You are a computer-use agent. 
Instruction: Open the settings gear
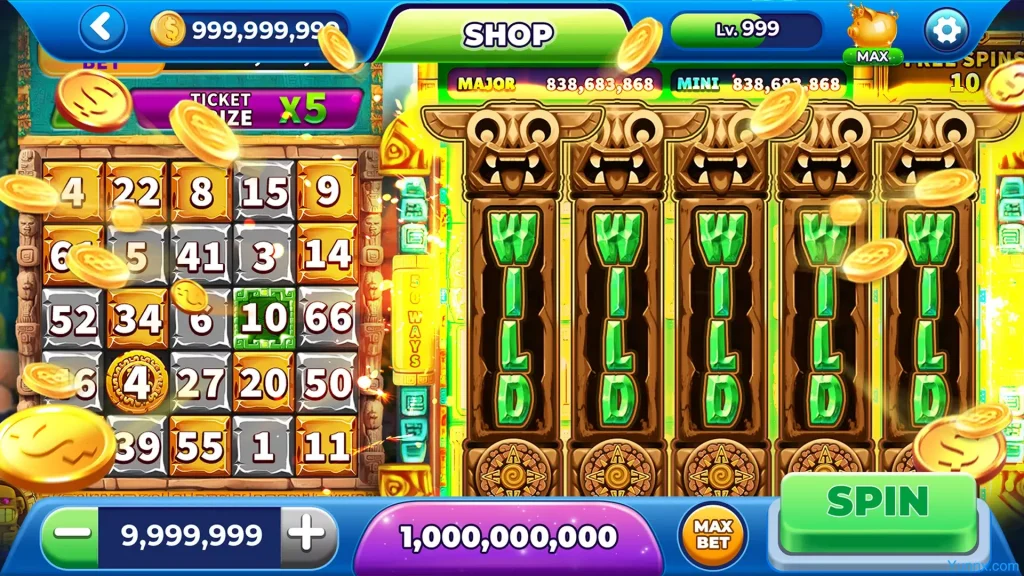click(945, 29)
